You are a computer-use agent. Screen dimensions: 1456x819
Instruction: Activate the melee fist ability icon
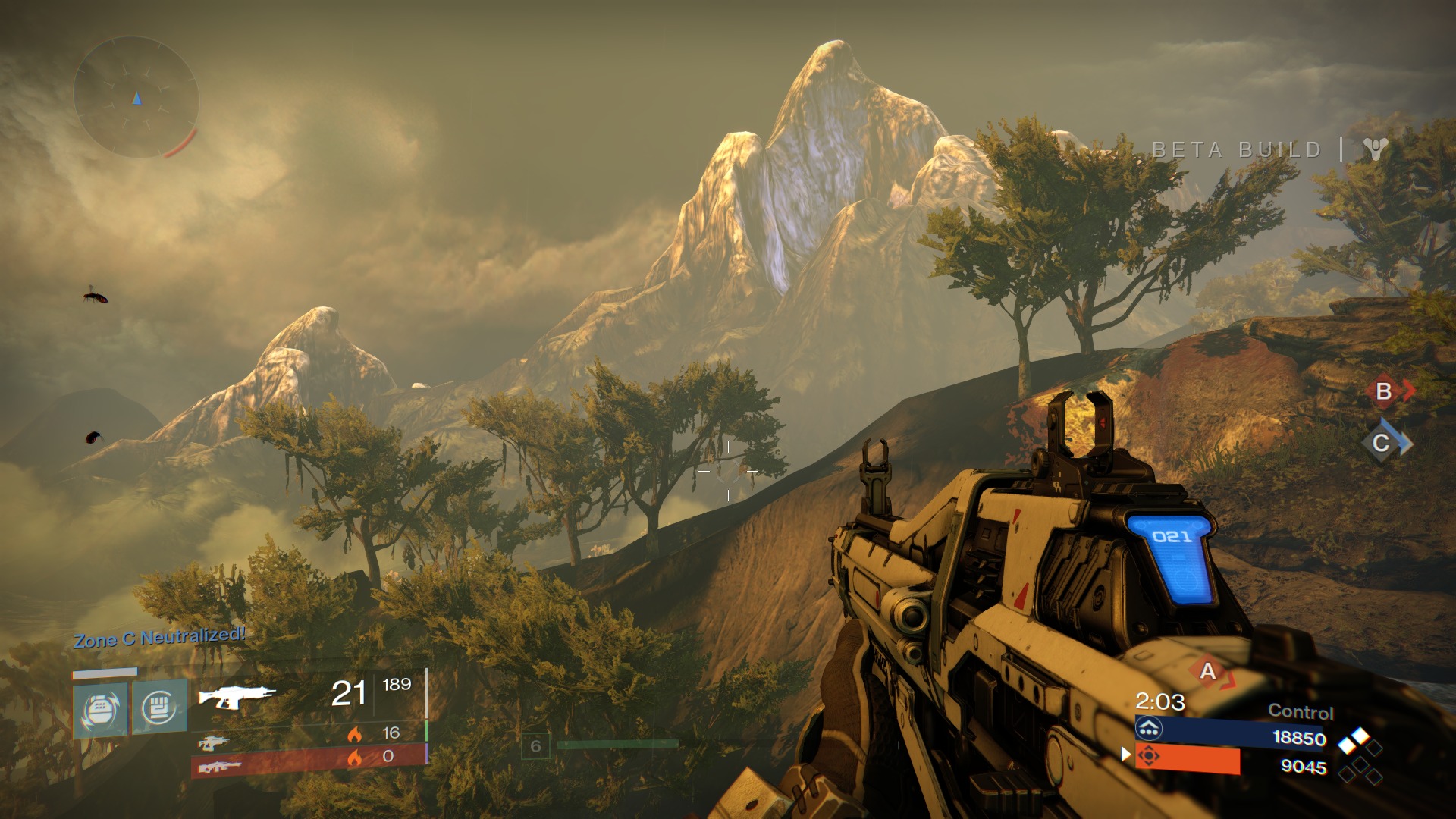[159, 708]
